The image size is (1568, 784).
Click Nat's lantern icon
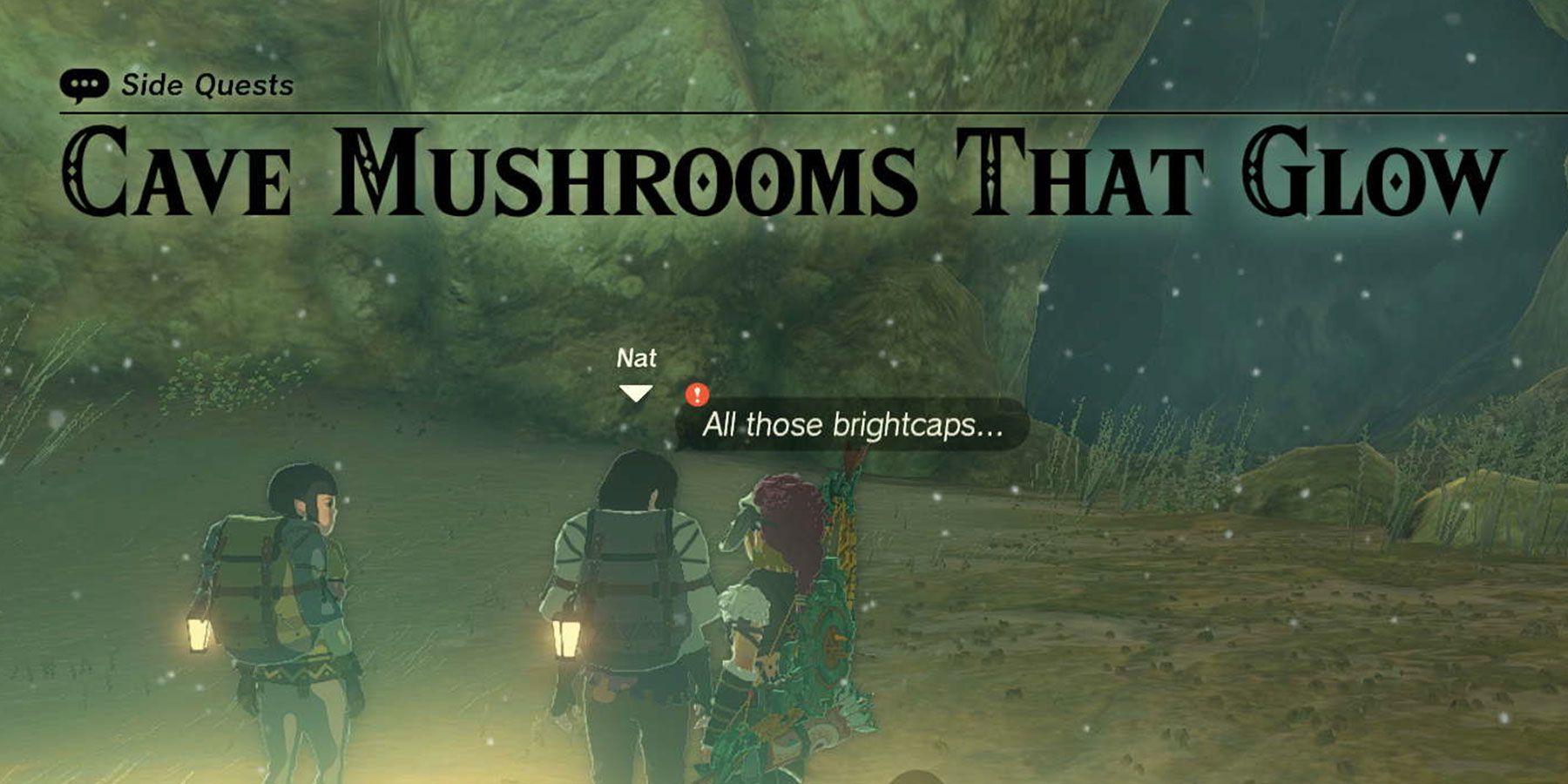click(564, 636)
